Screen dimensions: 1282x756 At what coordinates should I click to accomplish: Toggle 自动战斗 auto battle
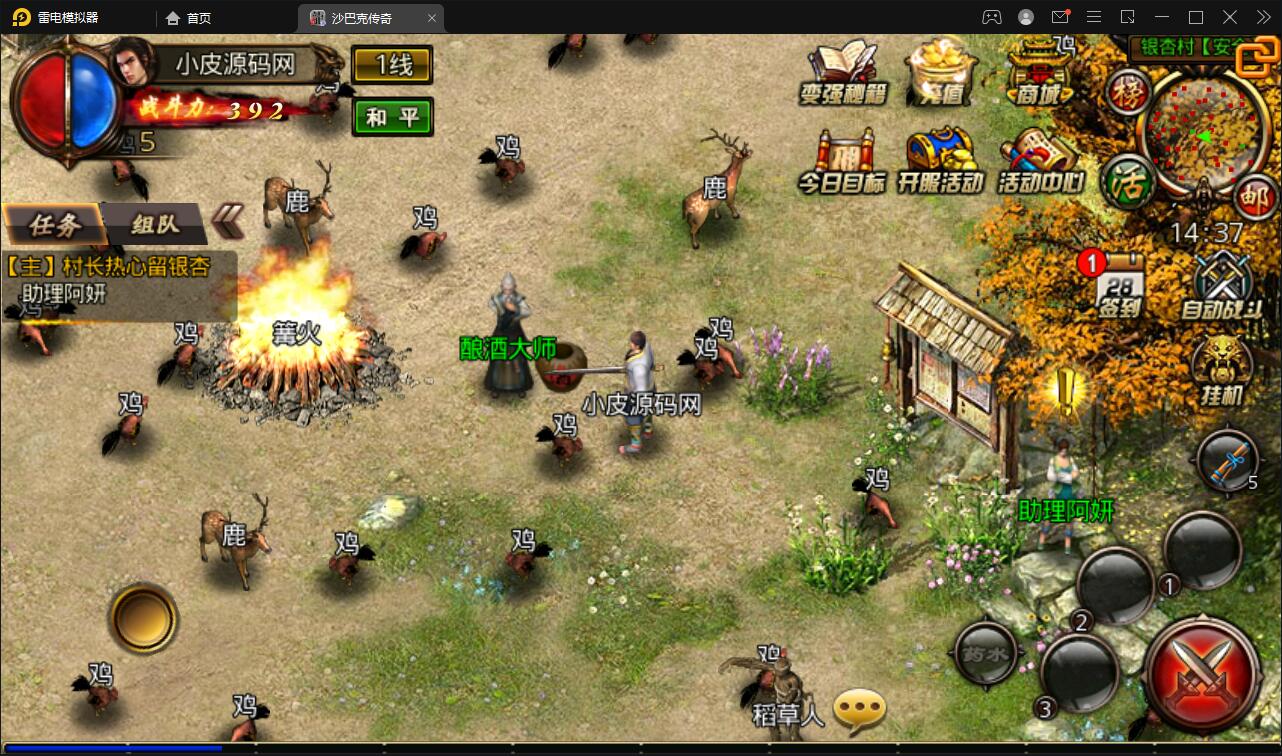tap(1221, 285)
